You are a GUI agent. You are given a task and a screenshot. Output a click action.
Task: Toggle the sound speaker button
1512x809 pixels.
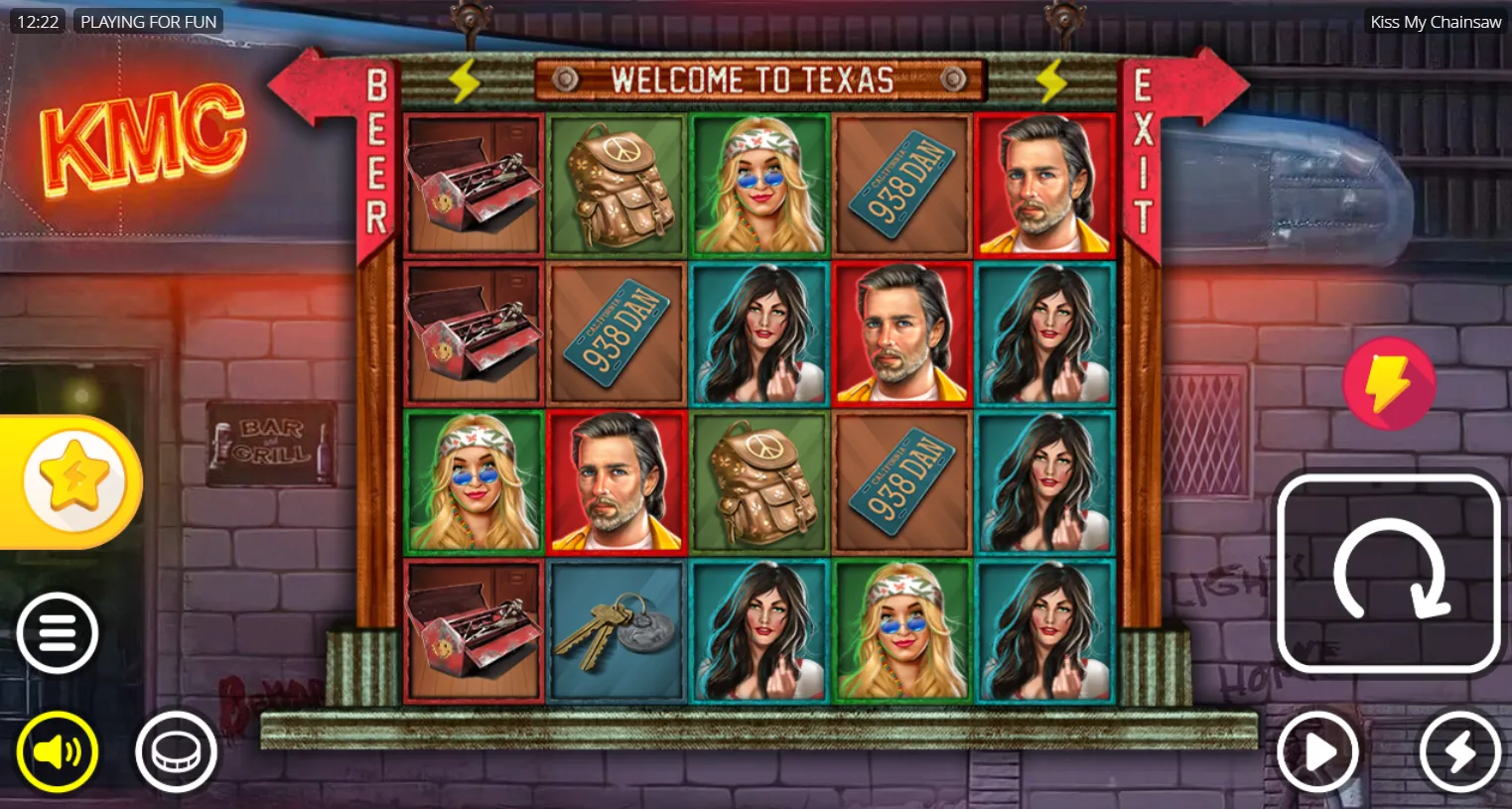(58, 752)
